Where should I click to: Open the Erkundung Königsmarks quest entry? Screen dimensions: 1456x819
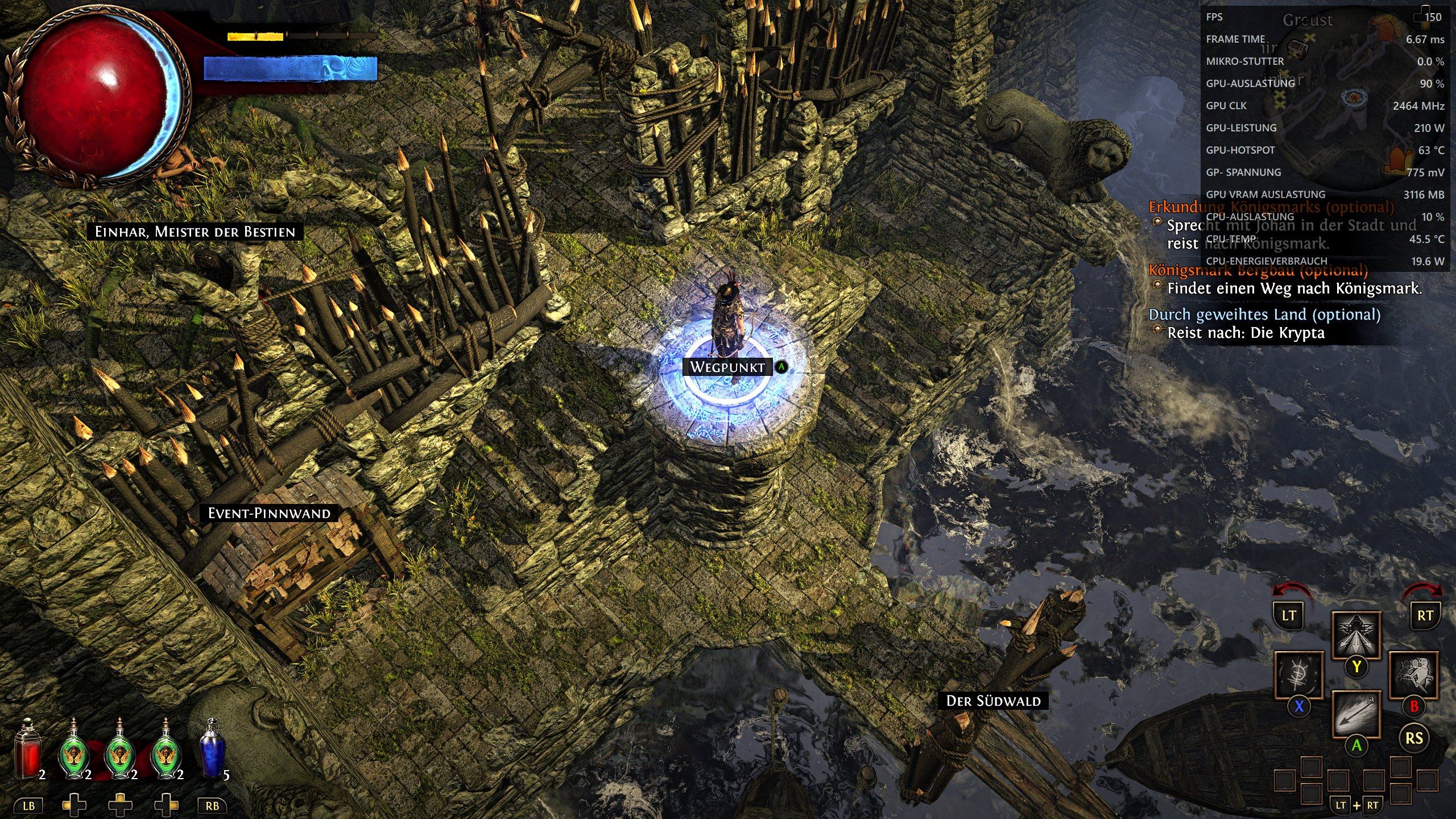(1271, 207)
